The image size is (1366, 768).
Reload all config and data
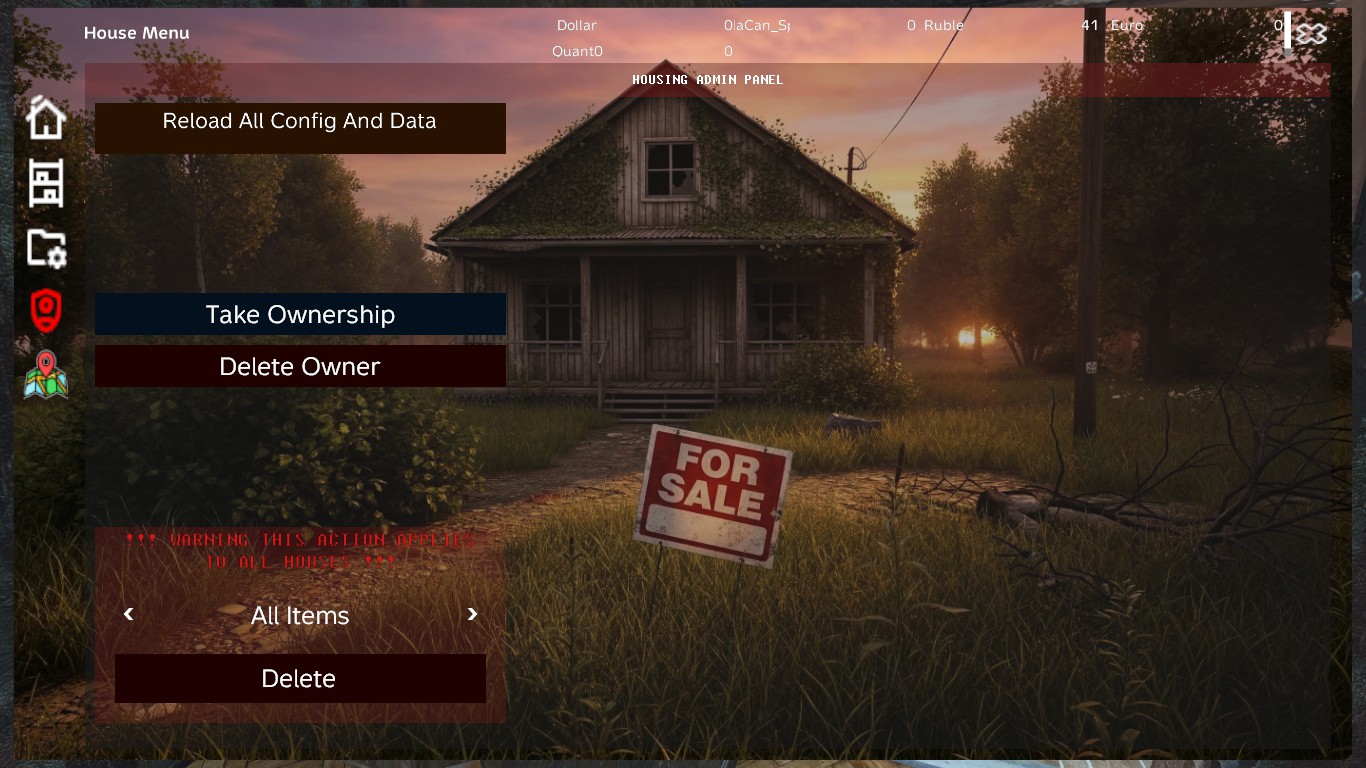[x=300, y=127]
